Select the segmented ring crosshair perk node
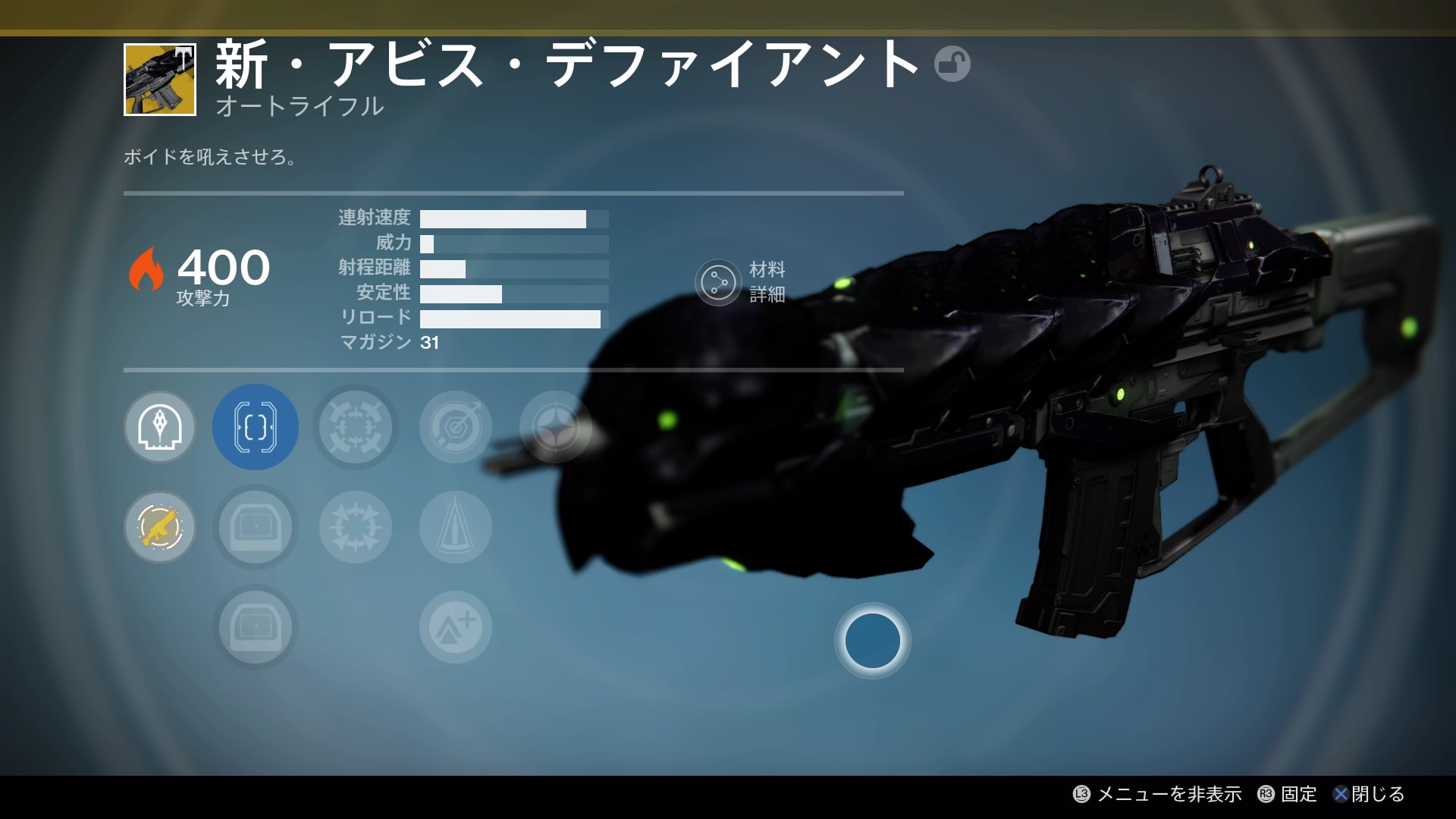 356,427
